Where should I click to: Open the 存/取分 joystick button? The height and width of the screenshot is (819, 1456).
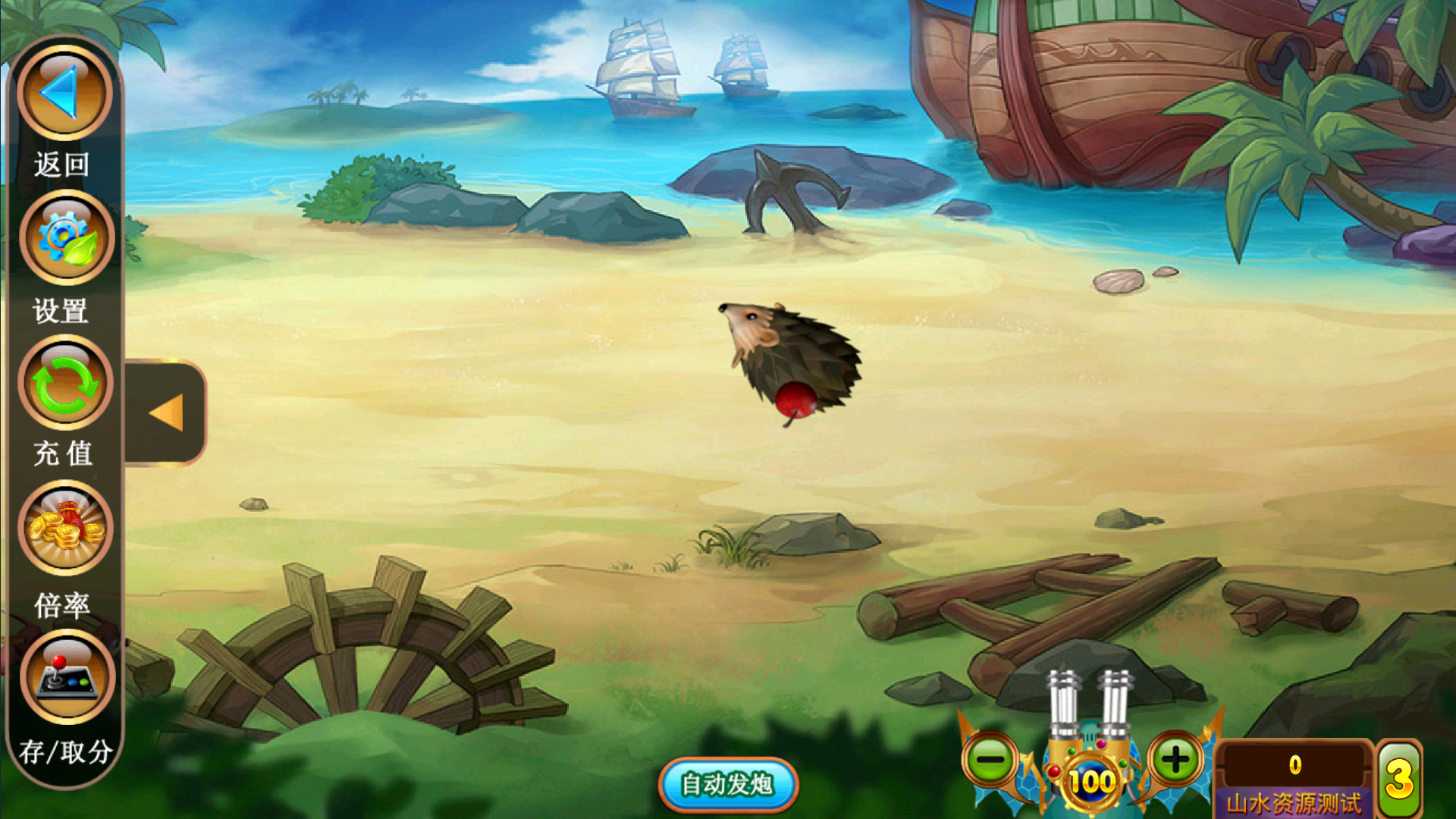click(67, 676)
